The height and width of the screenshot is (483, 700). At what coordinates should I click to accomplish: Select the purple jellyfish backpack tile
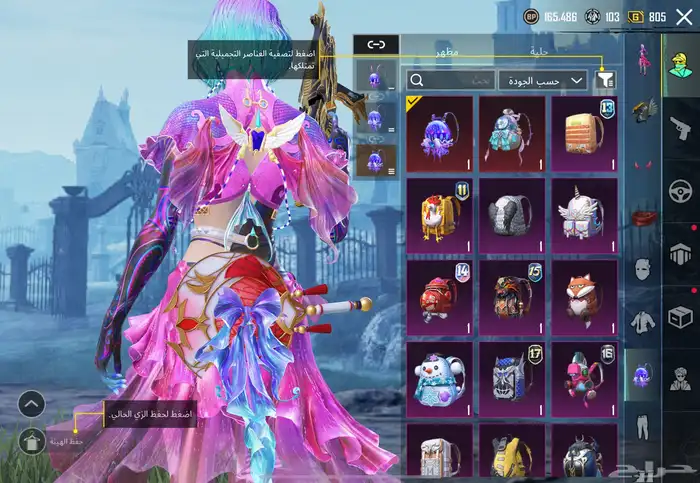[x=441, y=133]
